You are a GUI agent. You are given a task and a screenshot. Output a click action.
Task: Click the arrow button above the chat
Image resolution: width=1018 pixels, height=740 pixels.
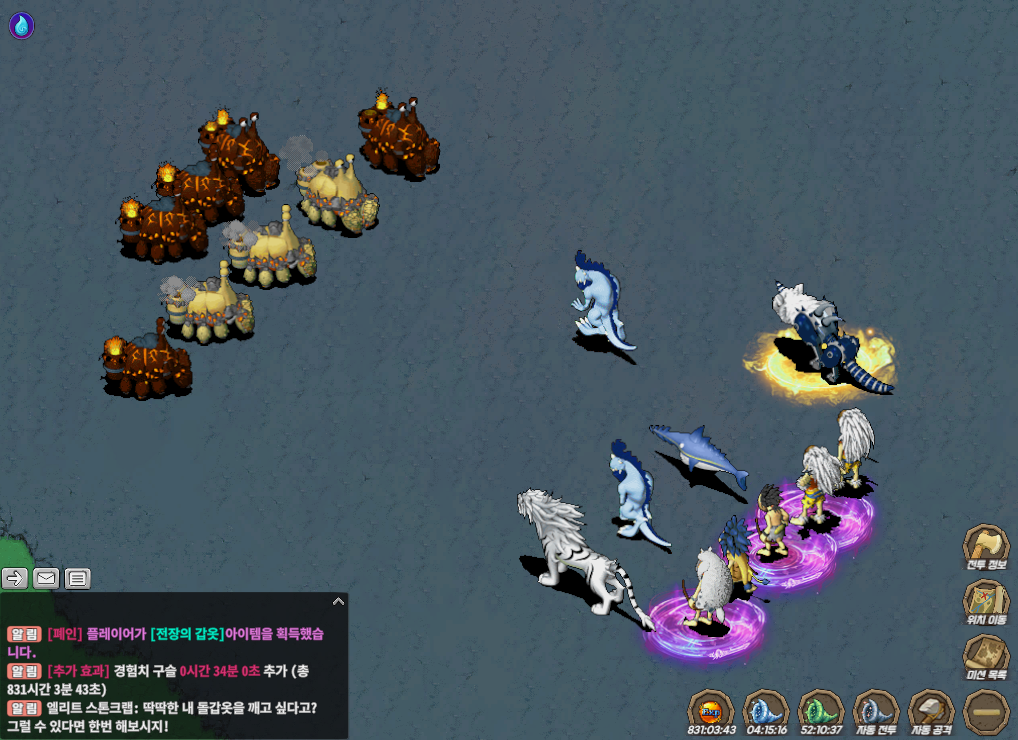(15, 577)
